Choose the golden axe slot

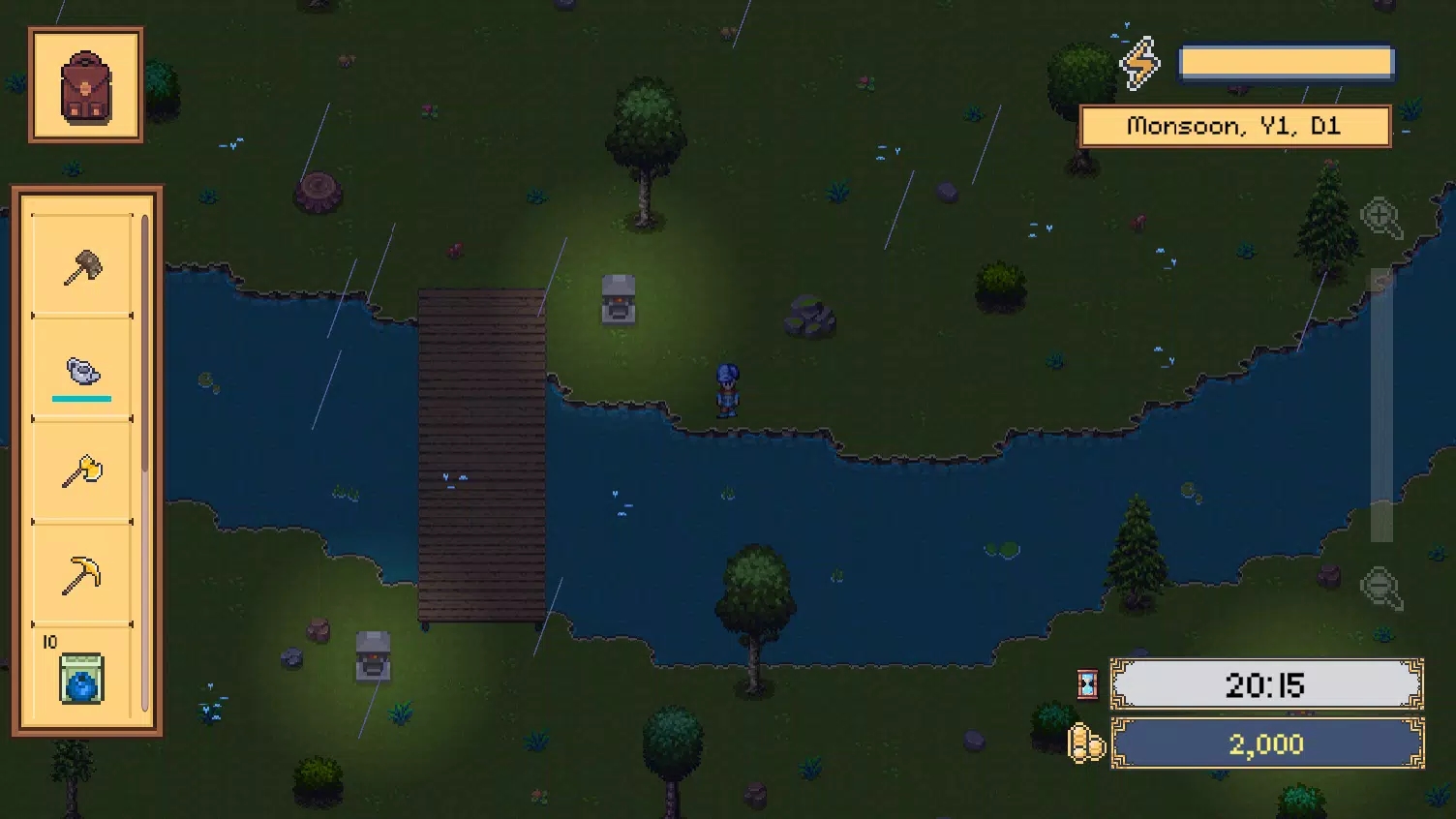[x=82, y=472]
